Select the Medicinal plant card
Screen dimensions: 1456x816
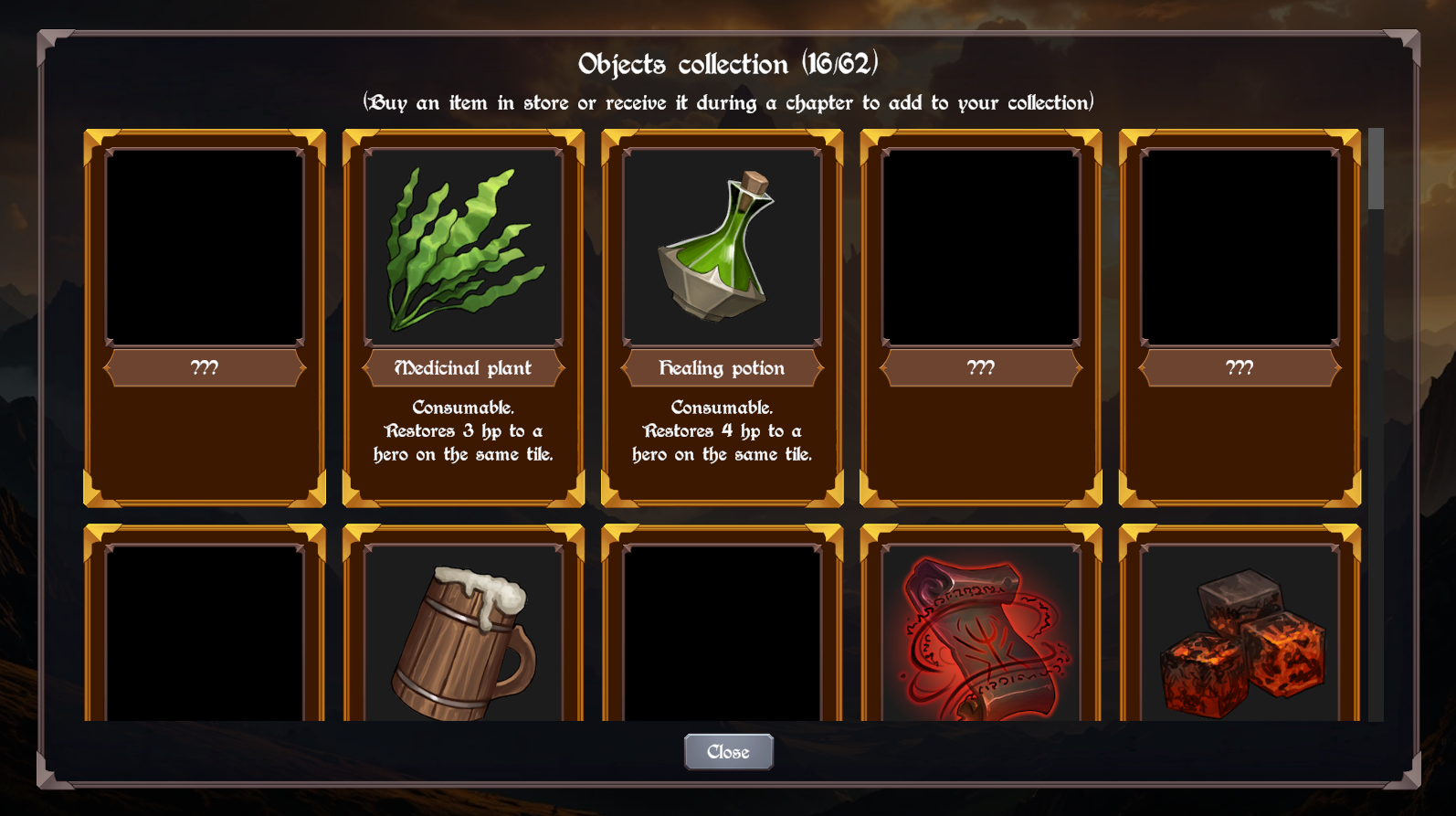click(463, 317)
